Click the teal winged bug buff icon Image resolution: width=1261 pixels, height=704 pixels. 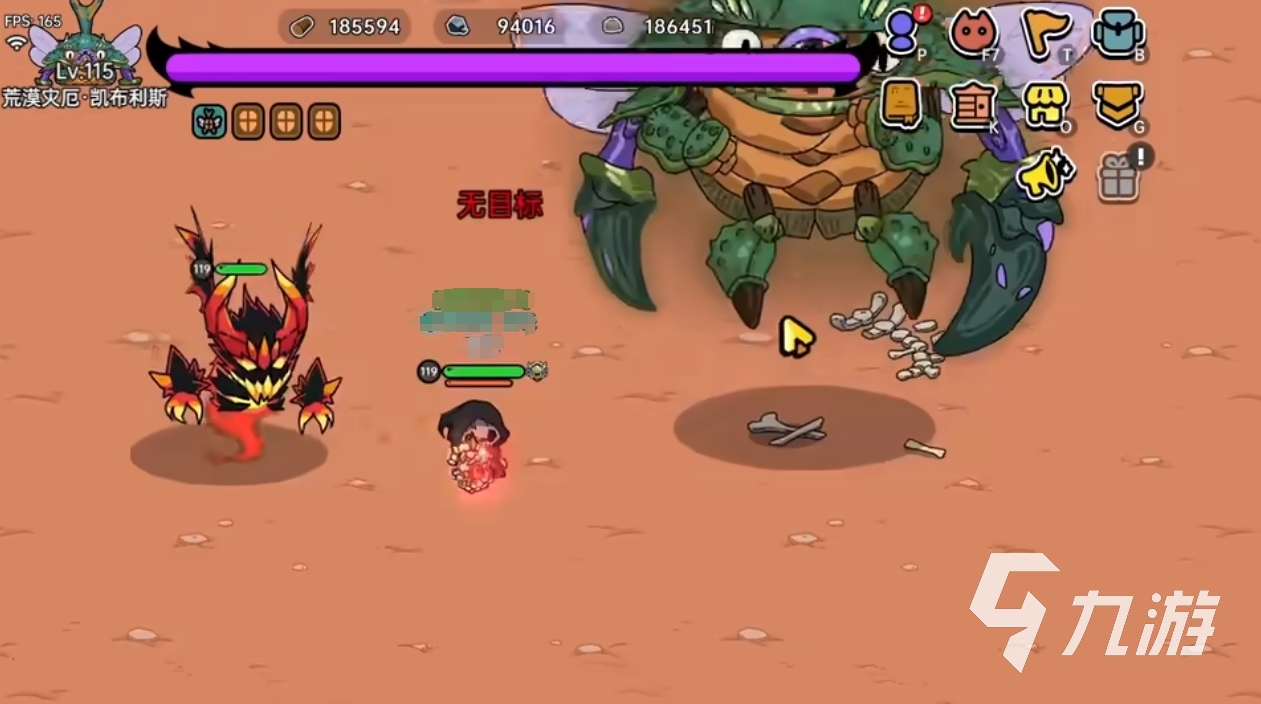point(209,122)
